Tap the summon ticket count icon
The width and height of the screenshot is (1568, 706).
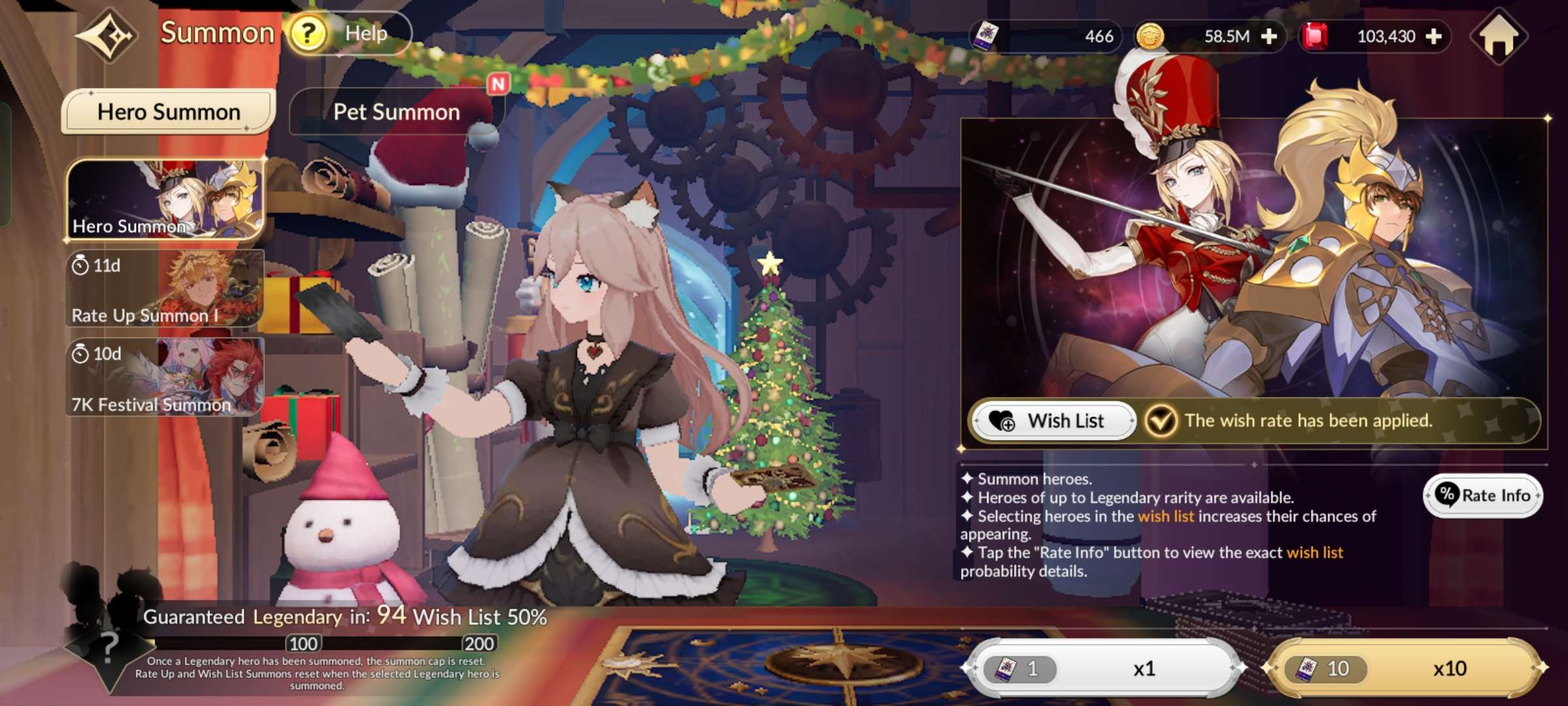coord(985,37)
